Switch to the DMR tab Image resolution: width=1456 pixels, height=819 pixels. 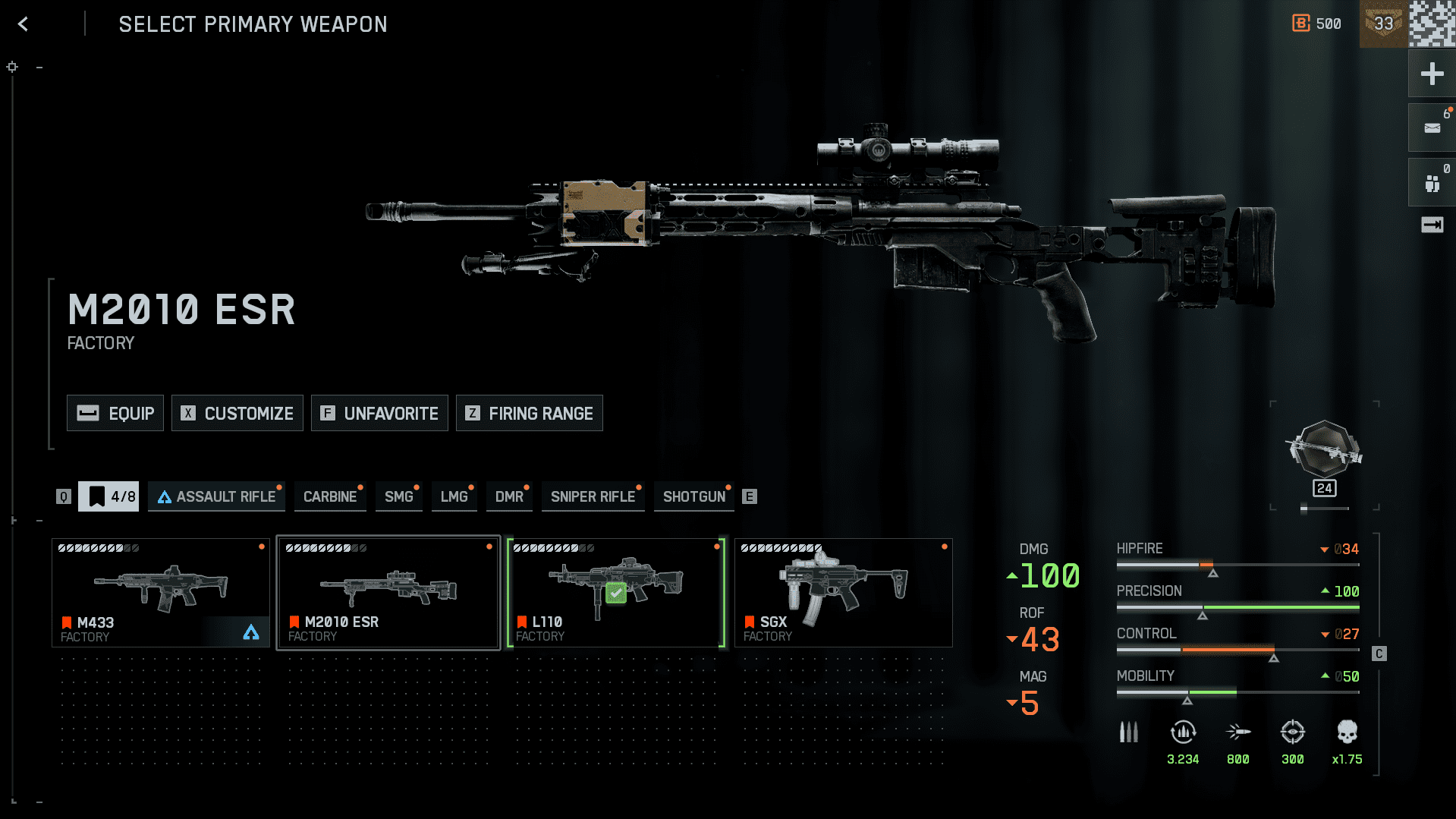coord(509,496)
